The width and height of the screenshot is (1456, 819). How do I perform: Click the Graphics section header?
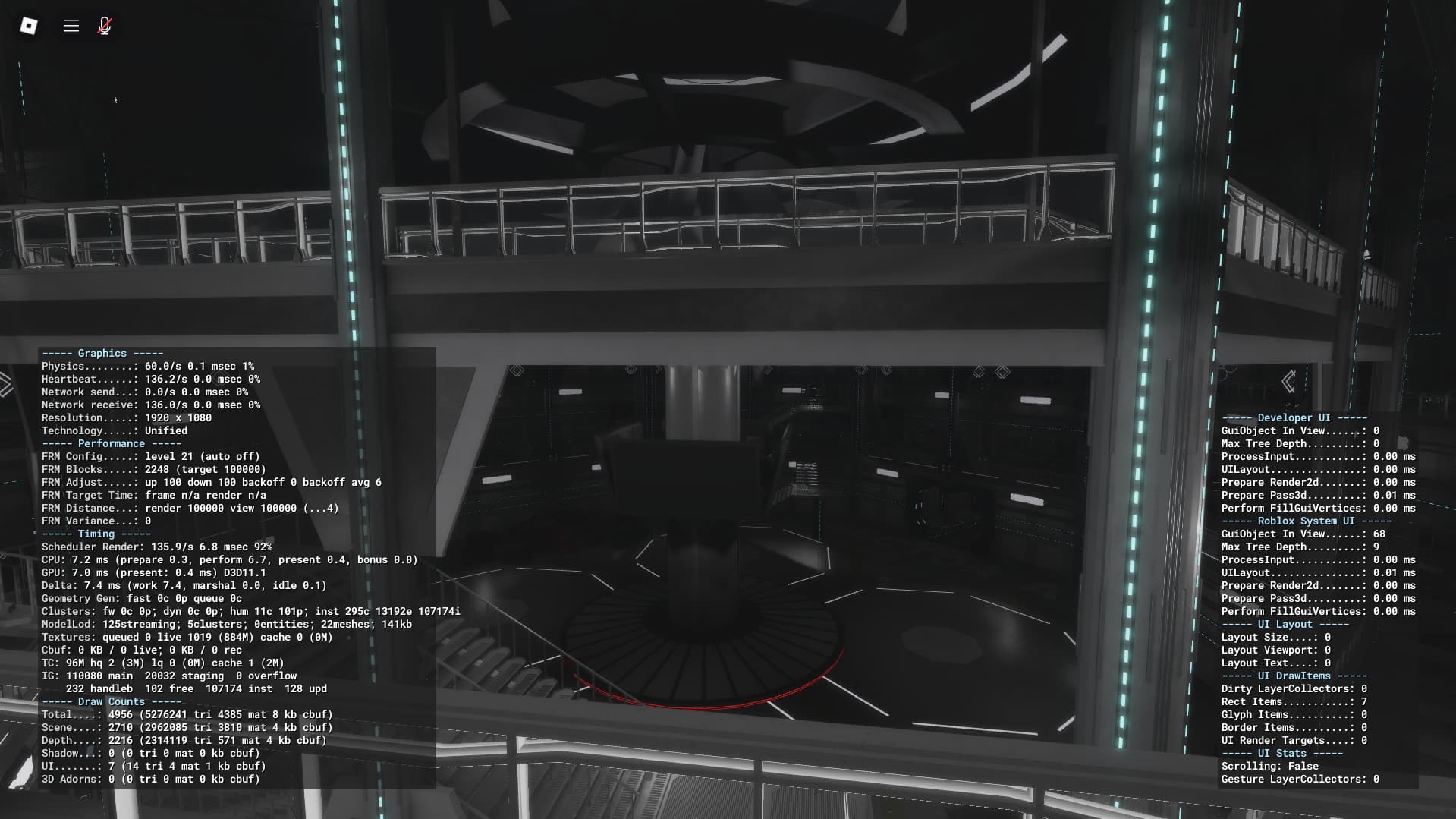(102, 352)
